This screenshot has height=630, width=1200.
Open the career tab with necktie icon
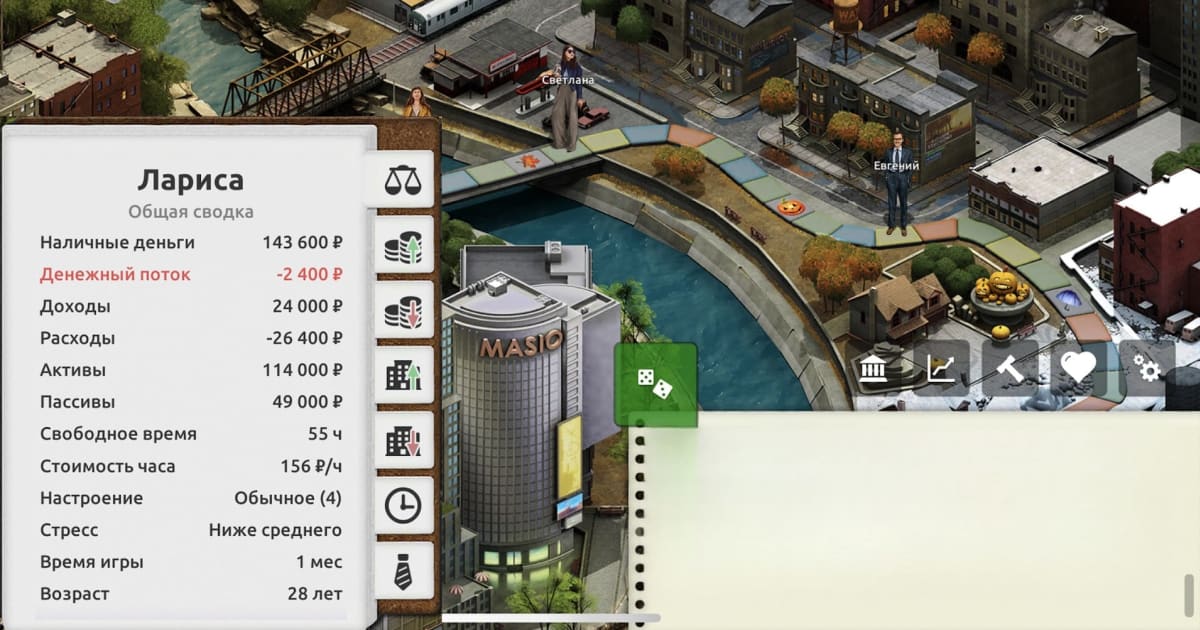pos(403,572)
